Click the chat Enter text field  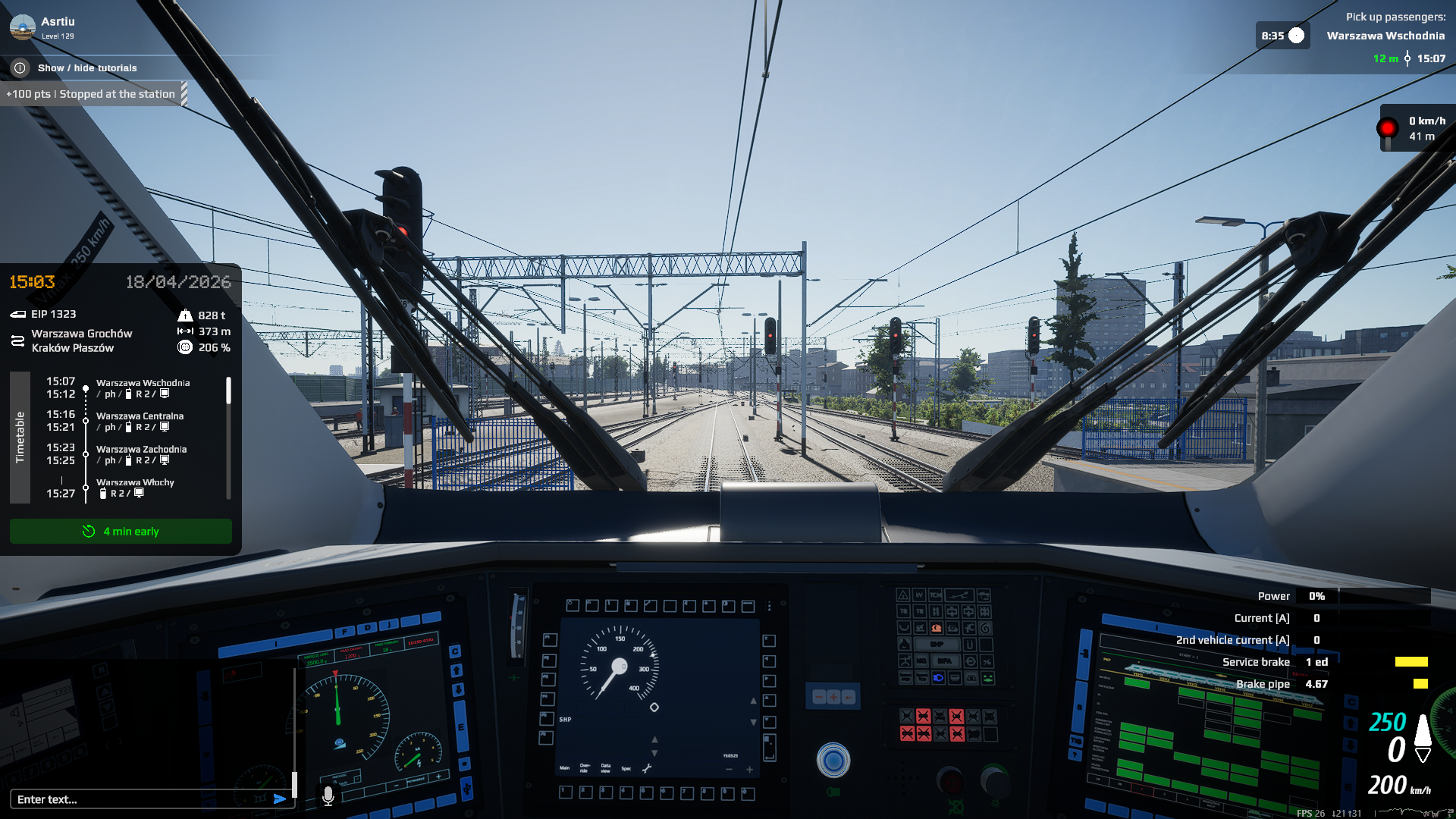140,799
